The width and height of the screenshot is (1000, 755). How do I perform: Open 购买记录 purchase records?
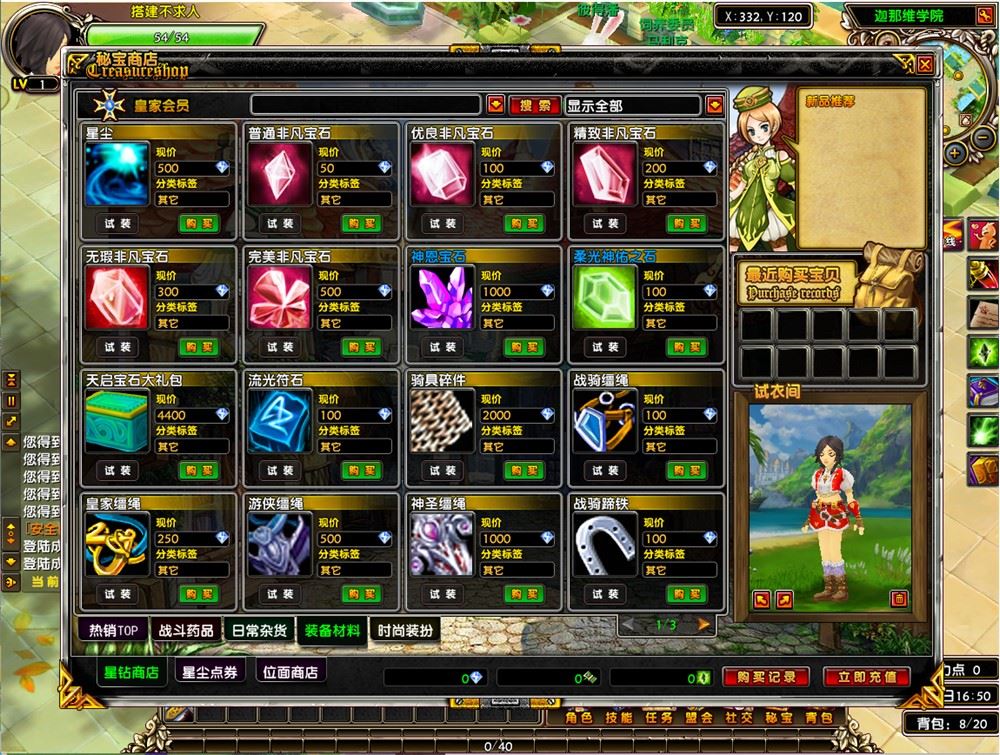coord(765,677)
